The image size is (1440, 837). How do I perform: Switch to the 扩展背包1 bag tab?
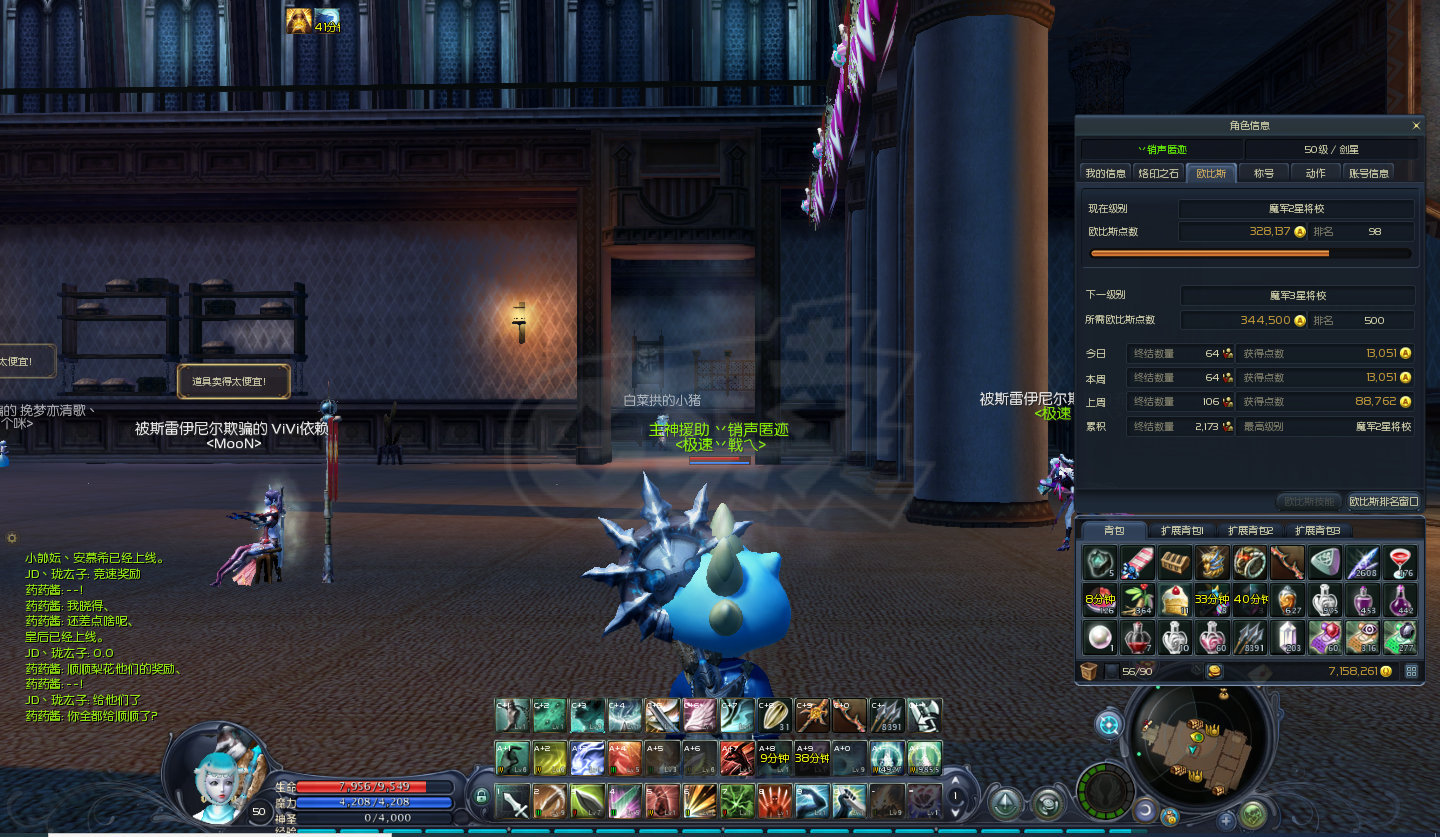pyautogui.click(x=1181, y=531)
